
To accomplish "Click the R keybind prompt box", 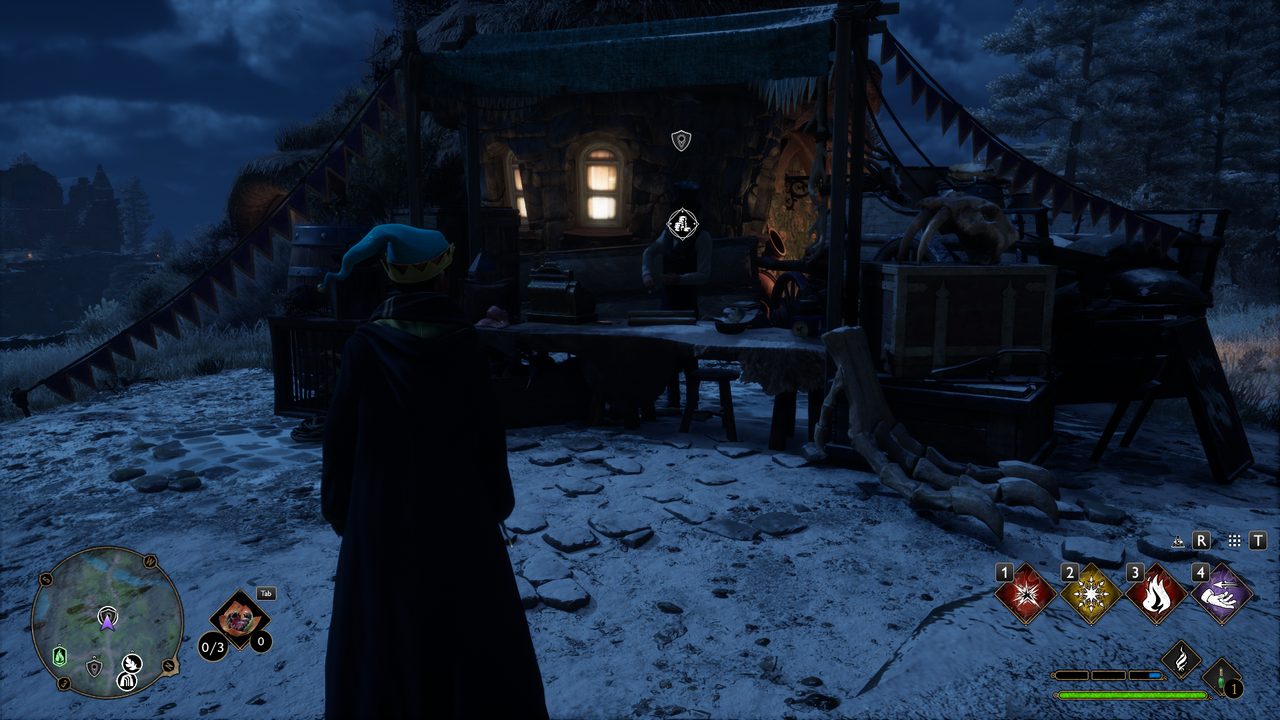I will (1200, 540).
